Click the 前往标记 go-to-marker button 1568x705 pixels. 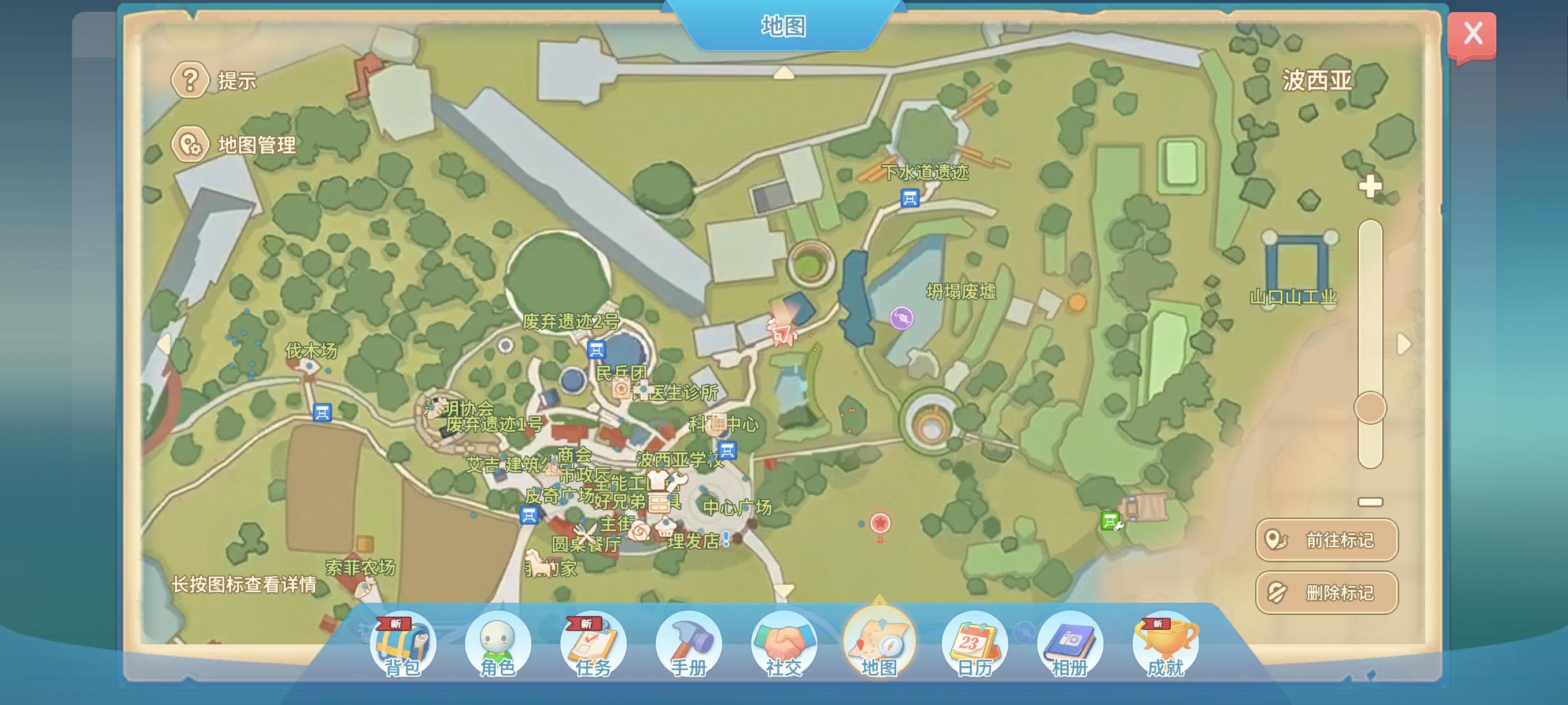tap(1326, 539)
